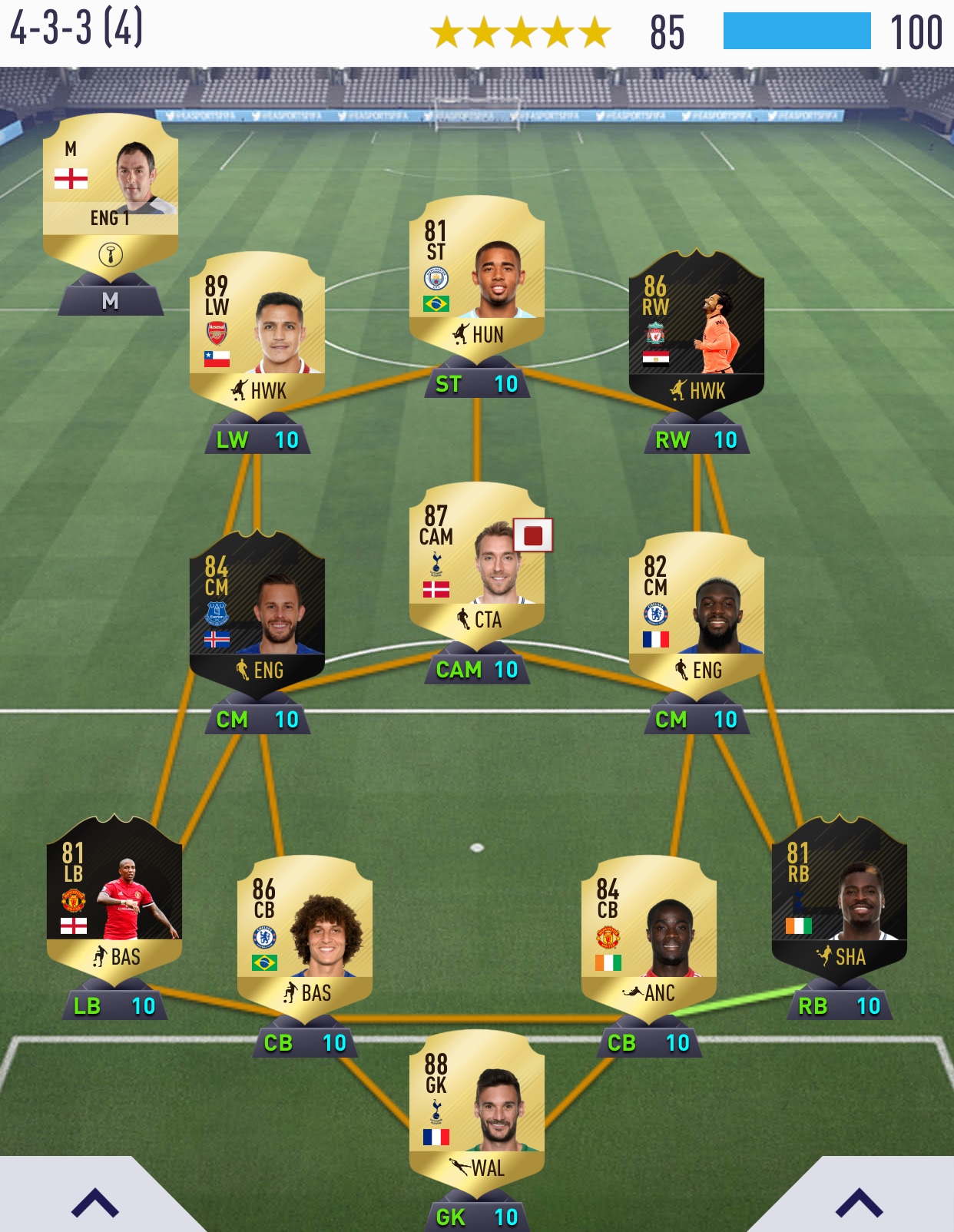Screen dimensions: 954x1232
Task: Click the red badge on the CAM card
Action: pyautogui.click(x=533, y=535)
